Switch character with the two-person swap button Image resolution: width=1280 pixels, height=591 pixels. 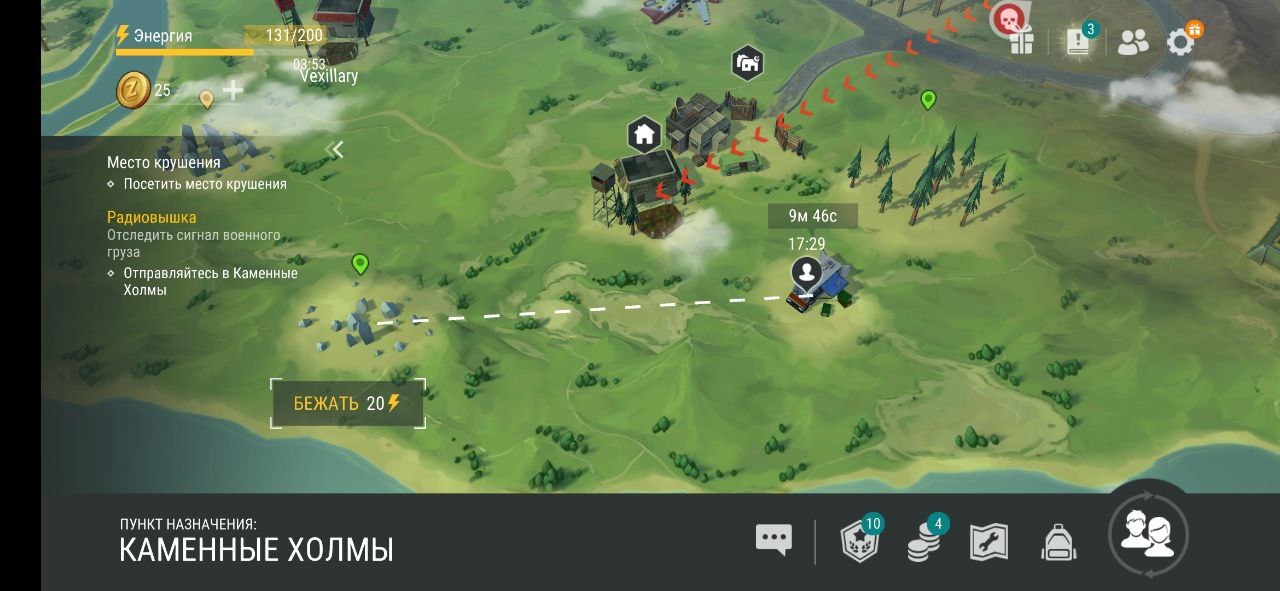click(1148, 533)
